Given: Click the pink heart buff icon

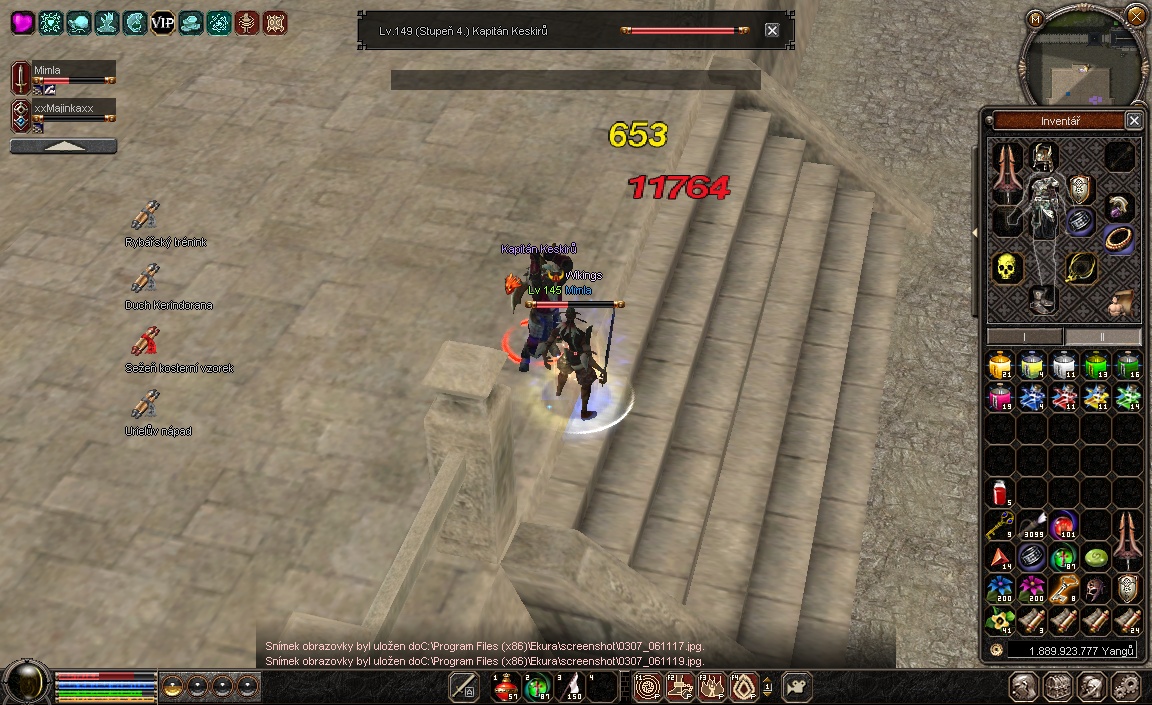Looking at the screenshot, I should 22,22.
